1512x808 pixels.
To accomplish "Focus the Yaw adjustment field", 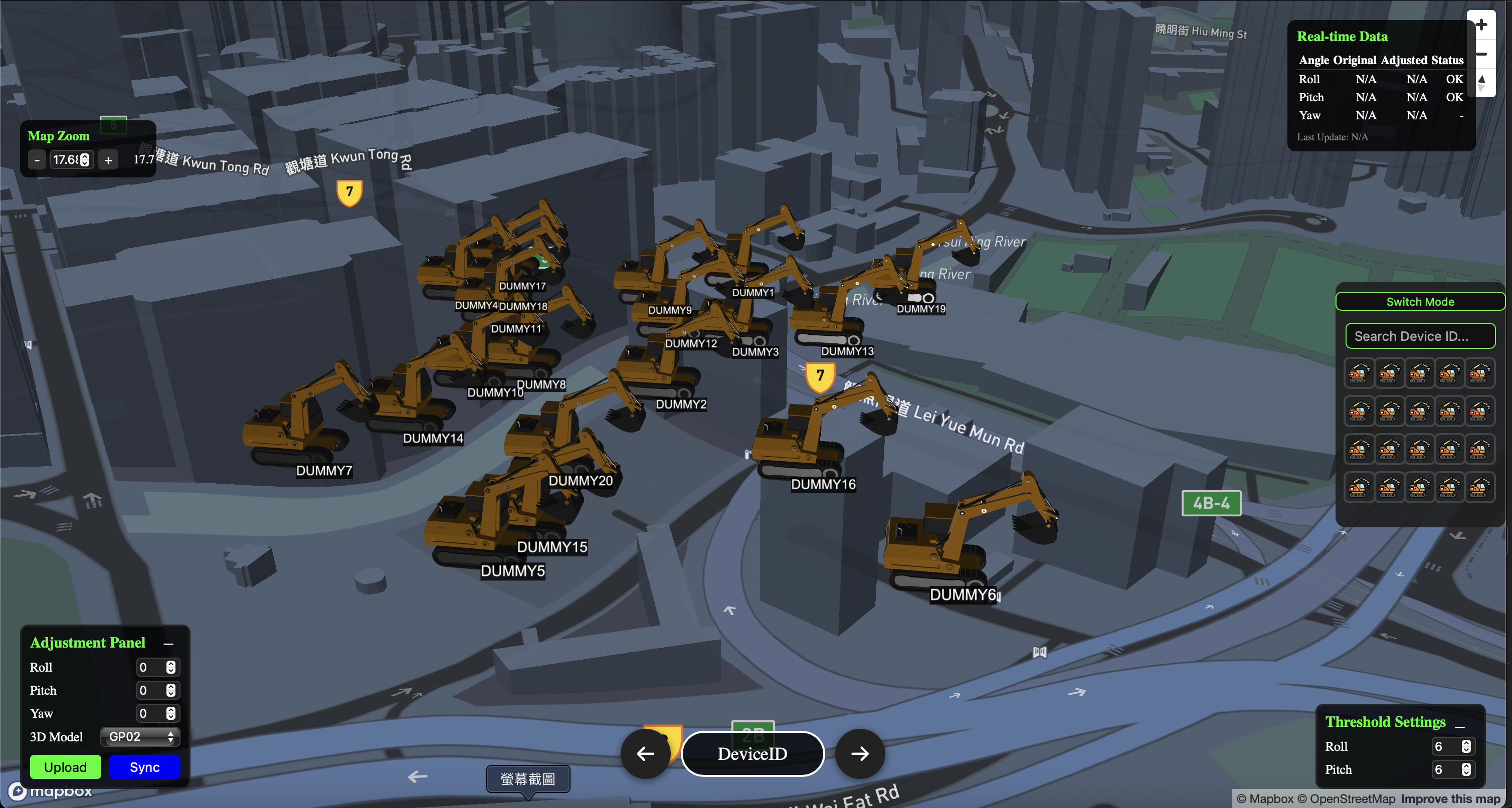I will (x=151, y=714).
